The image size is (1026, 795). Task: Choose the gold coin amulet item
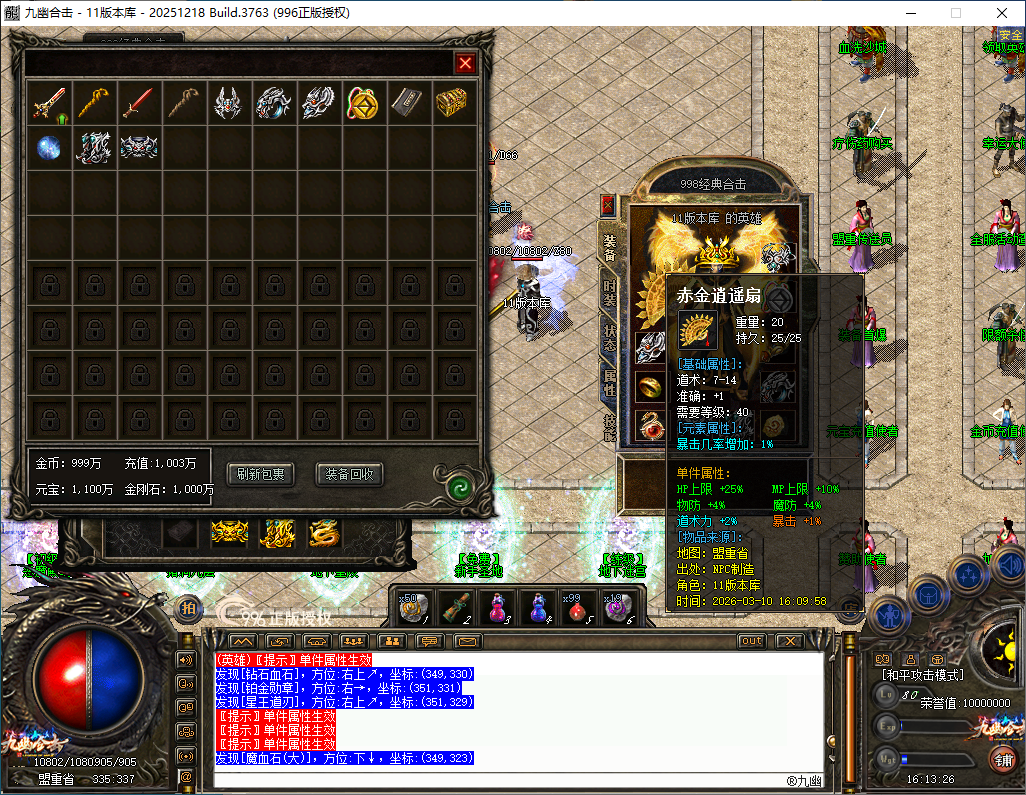pos(363,103)
